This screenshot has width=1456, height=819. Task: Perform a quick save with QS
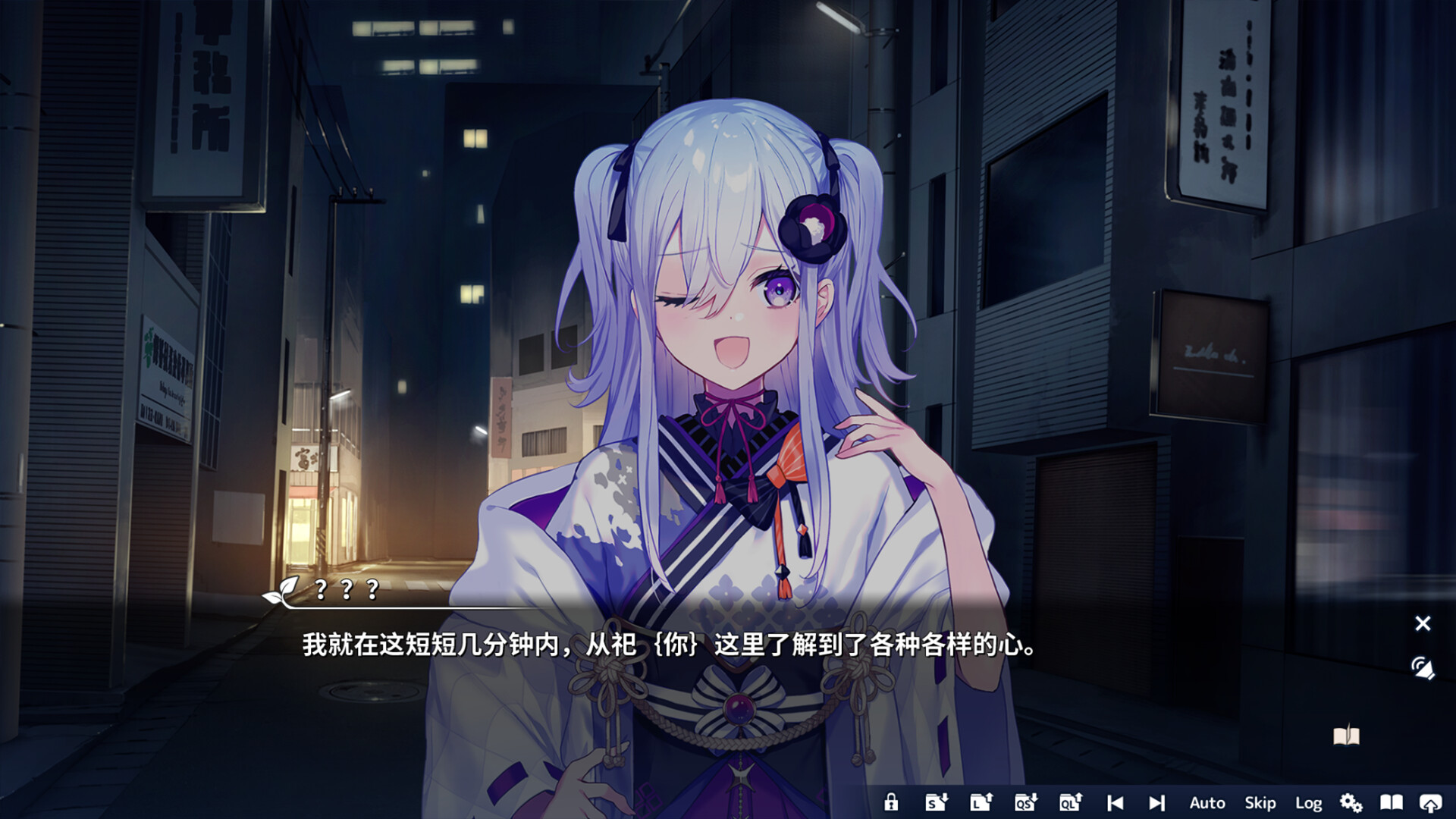click(x=1024, y=802)
